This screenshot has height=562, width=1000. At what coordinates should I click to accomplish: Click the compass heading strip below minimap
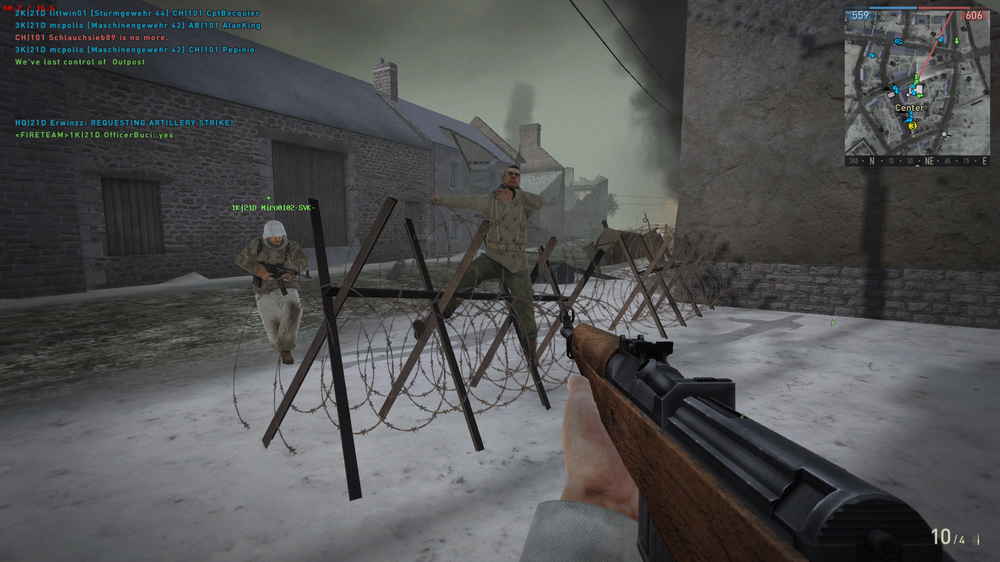pos(916,160)
